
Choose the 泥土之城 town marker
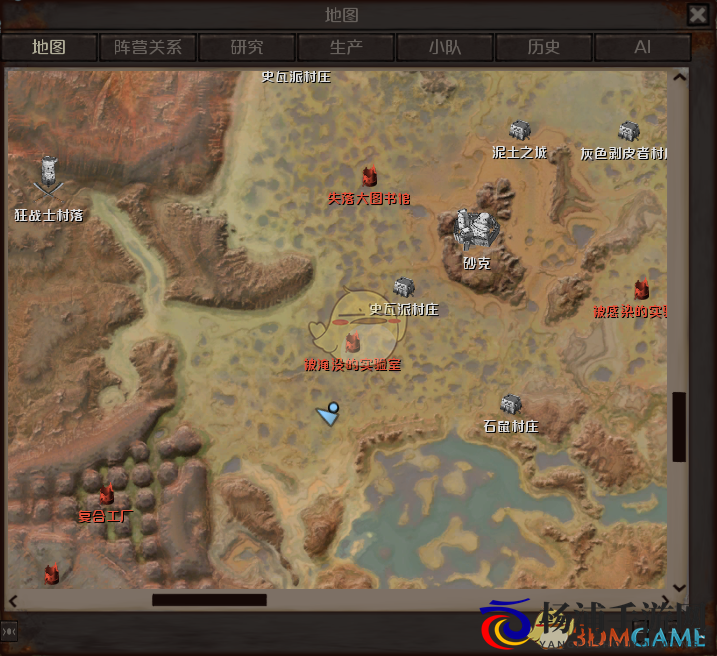pyautogui.click(x=519, y=131)
